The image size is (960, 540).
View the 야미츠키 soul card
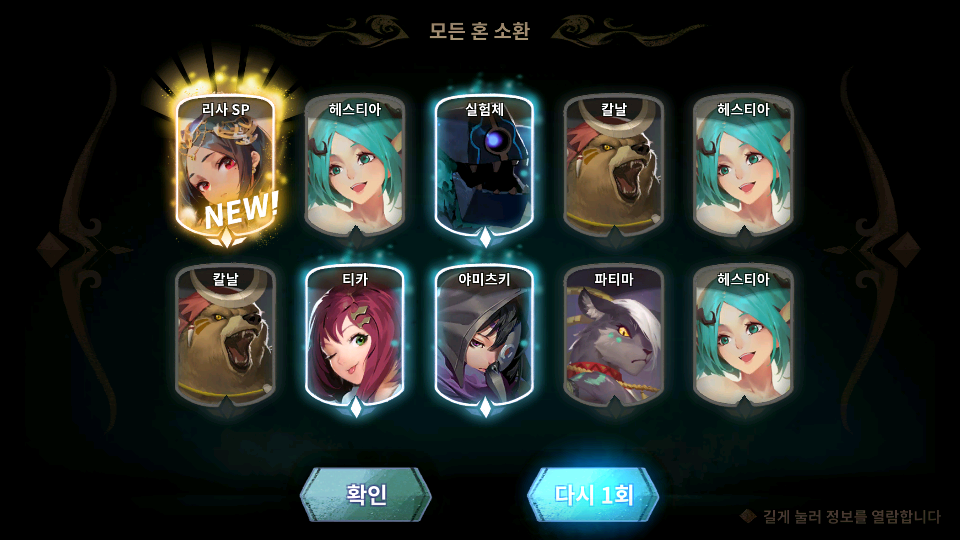pyautogui.click(x=484, y=335)
